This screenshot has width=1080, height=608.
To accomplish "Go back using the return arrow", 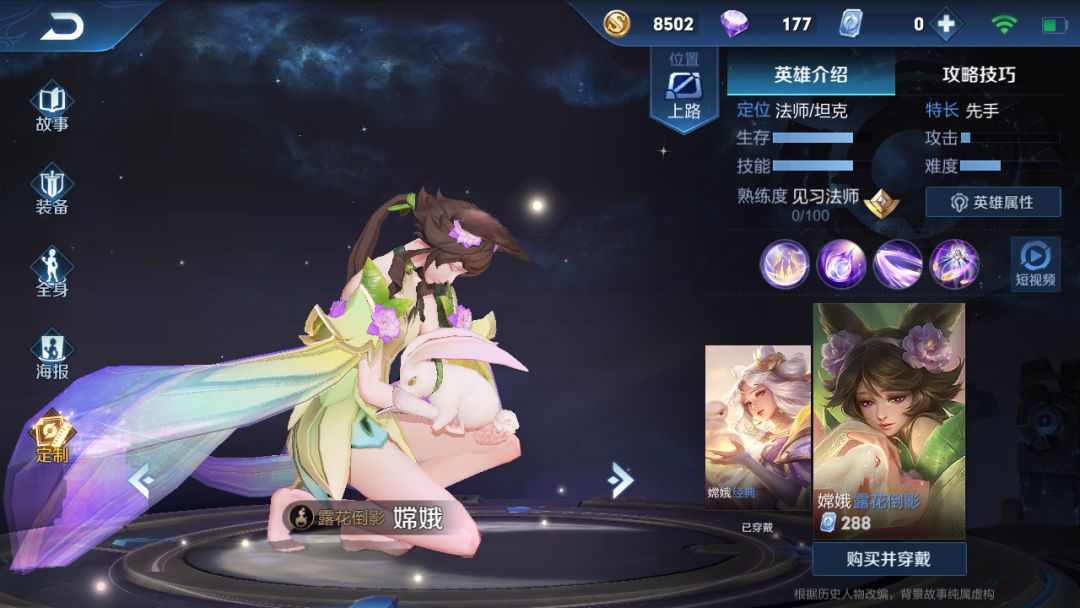I will [62, 28].
